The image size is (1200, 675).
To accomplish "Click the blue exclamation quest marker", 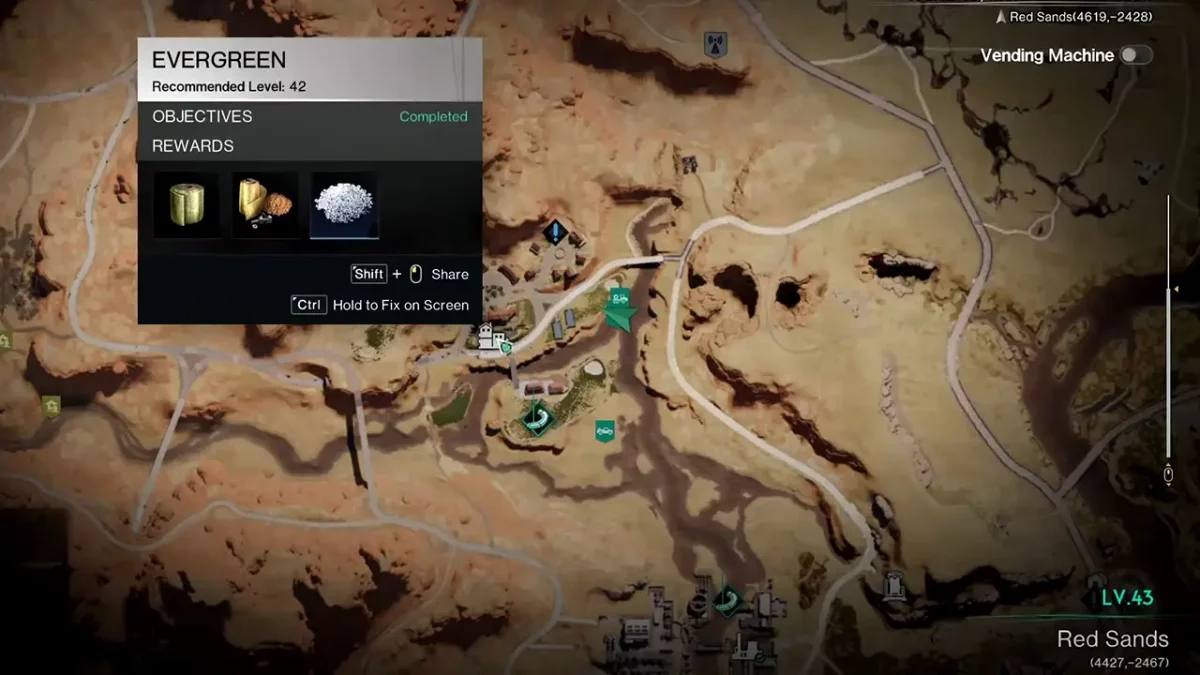I will point(556,233).
